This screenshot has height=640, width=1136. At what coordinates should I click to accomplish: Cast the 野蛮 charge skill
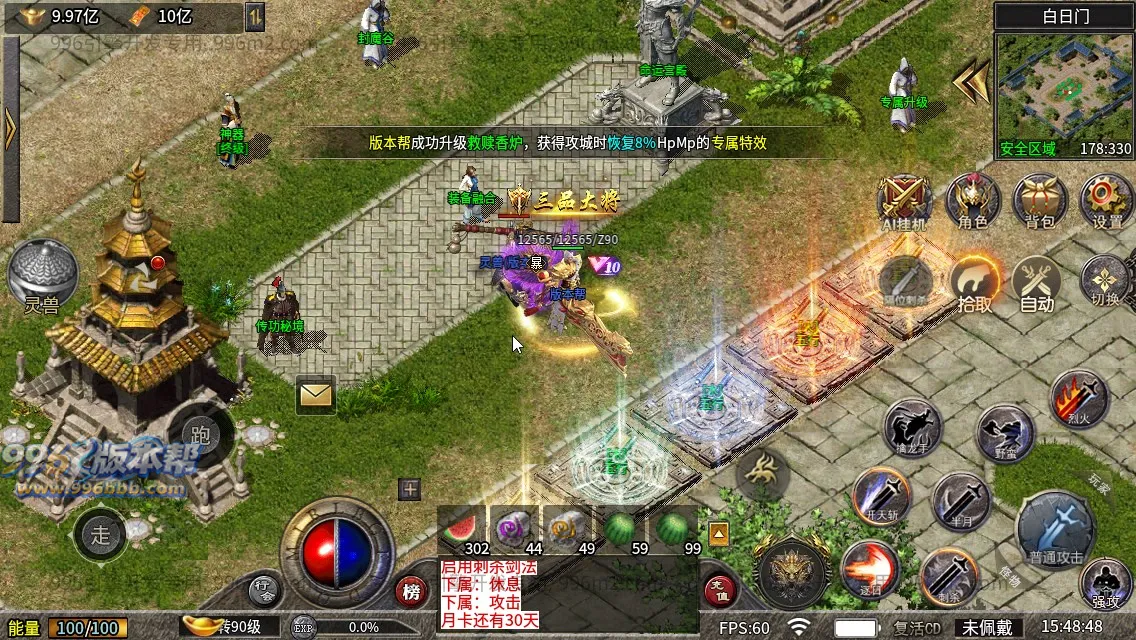(x=1005, y=432)
